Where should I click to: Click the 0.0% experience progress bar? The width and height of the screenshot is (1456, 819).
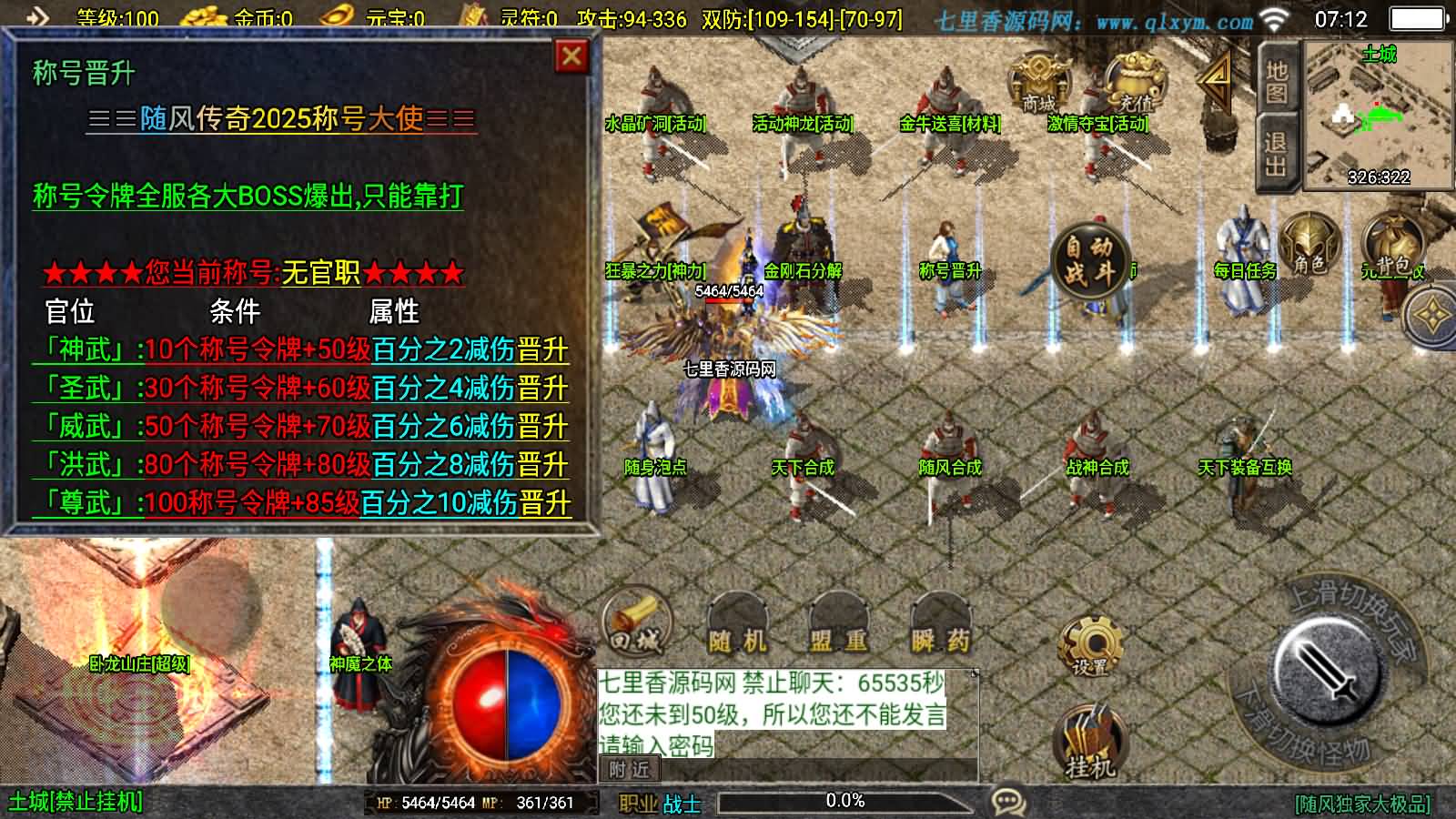tap(846, 801)
